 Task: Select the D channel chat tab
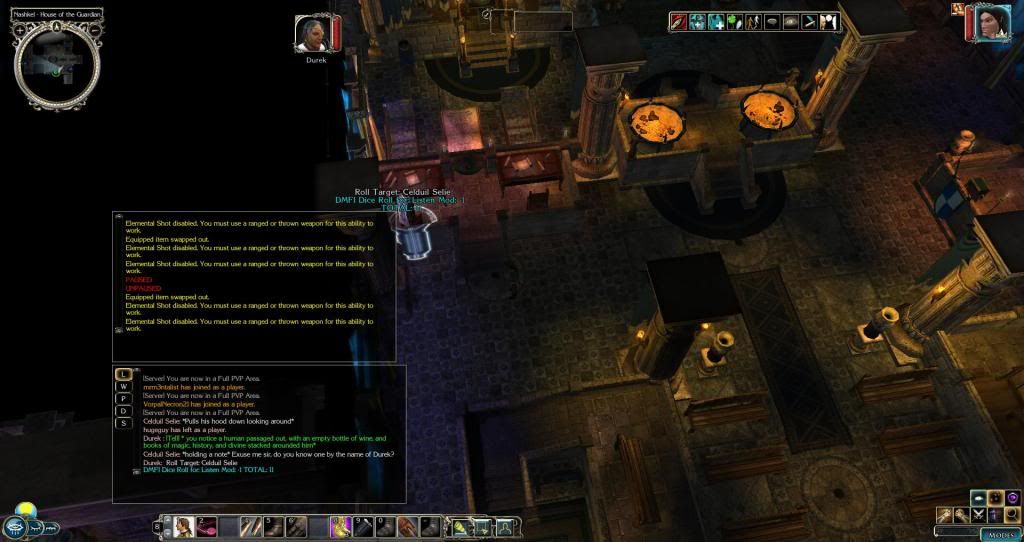click(x=123, y=411)
